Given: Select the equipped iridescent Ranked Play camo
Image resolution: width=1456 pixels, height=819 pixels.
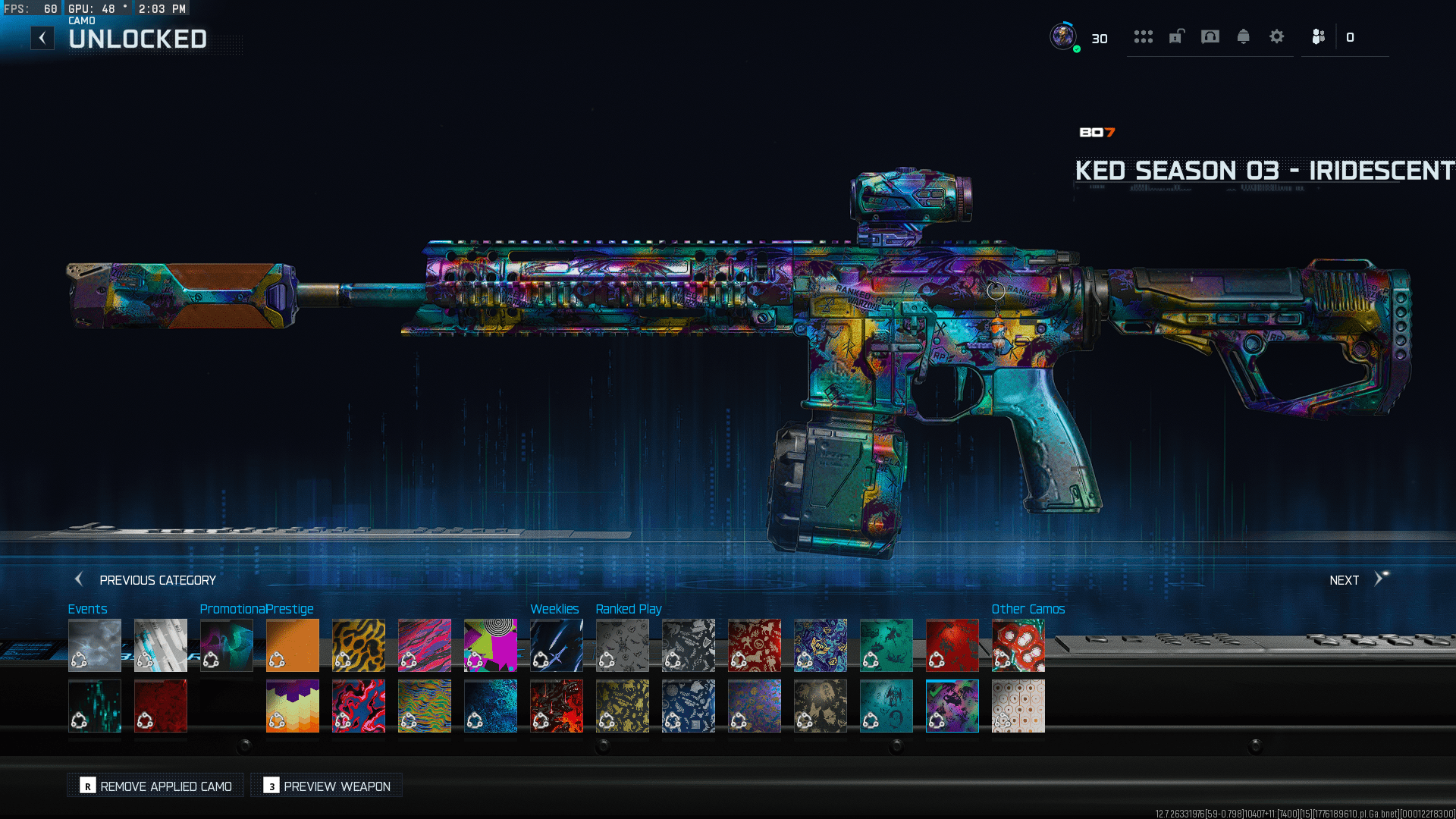Looking at the screenshot, I should point(952,706).
